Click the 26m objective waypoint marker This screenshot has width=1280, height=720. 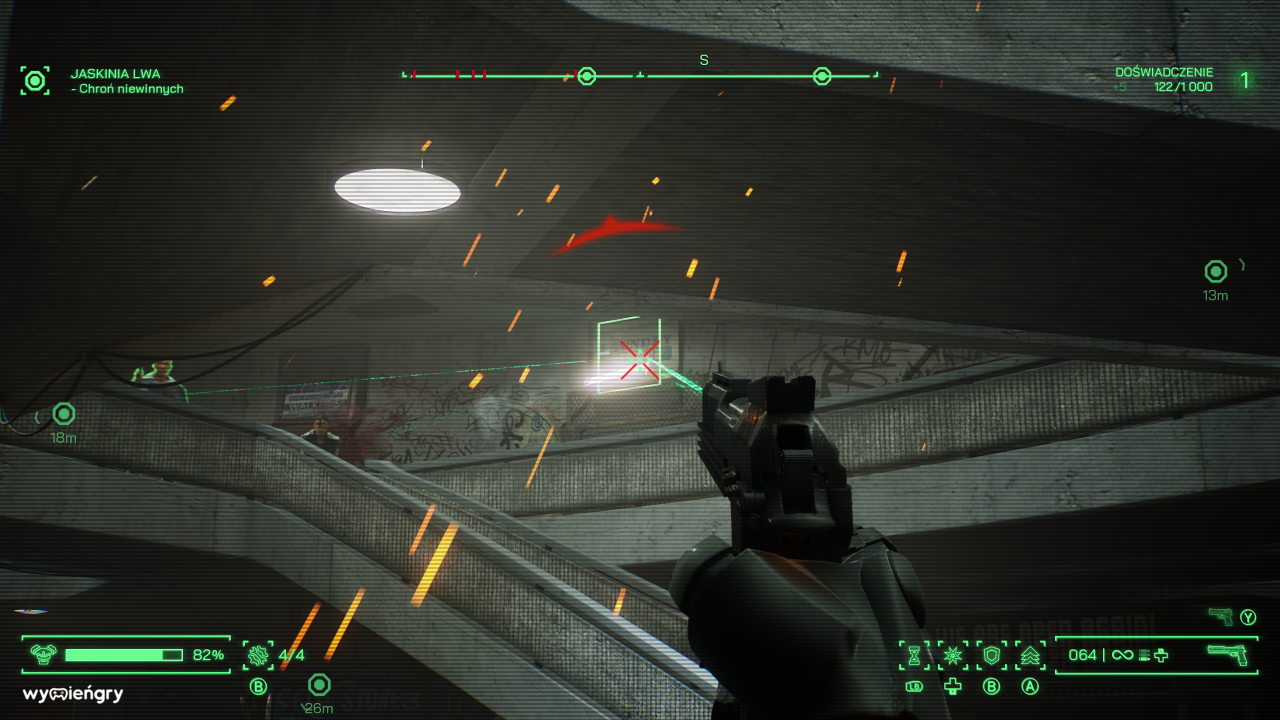319,685
